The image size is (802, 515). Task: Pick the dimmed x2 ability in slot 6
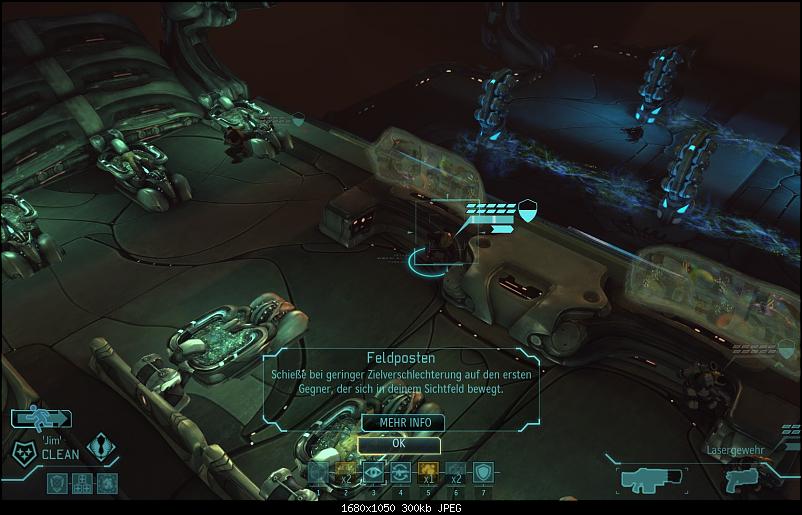(x=456, y=473)
